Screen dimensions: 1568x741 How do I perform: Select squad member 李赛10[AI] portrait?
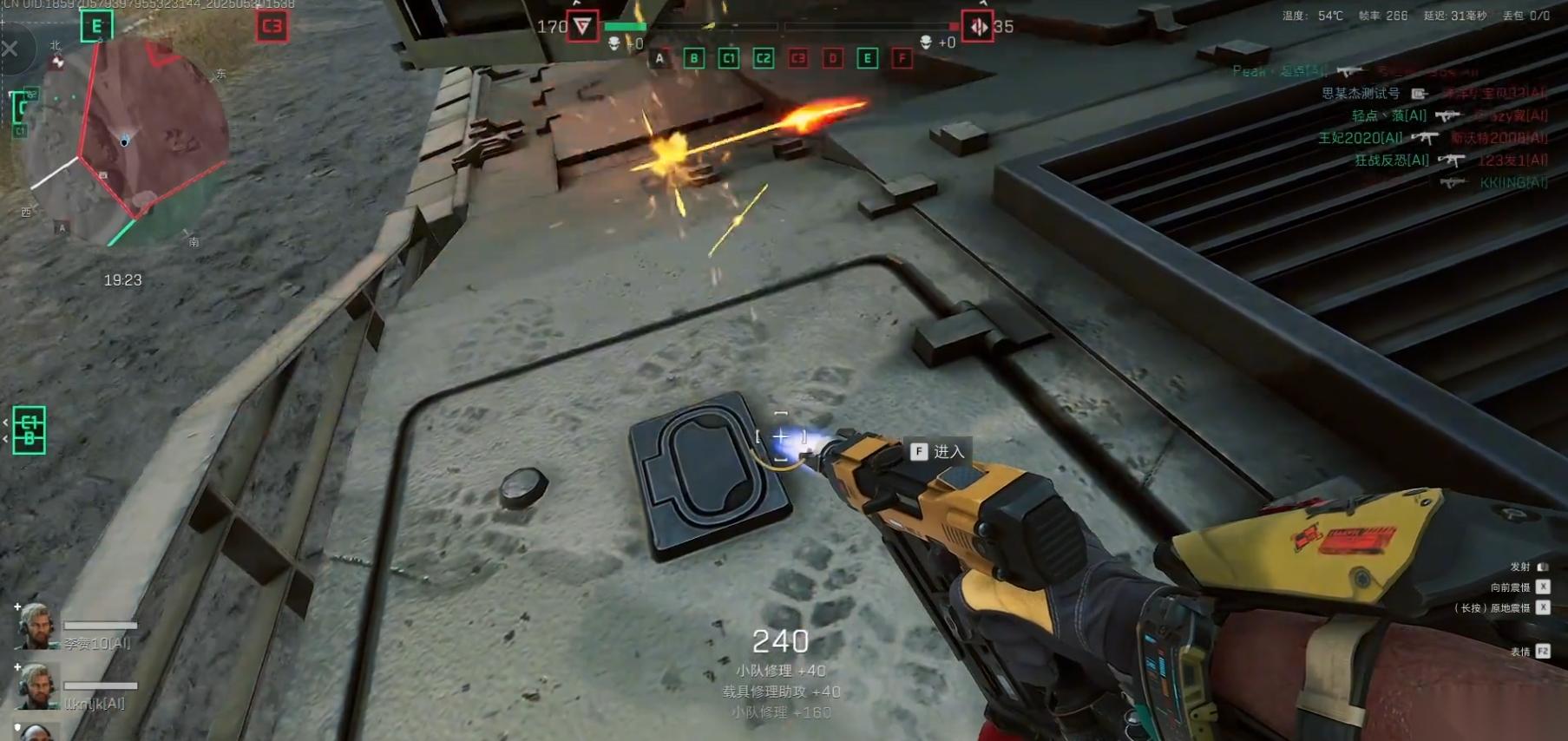pyautogui.click(x=36, y=626)
